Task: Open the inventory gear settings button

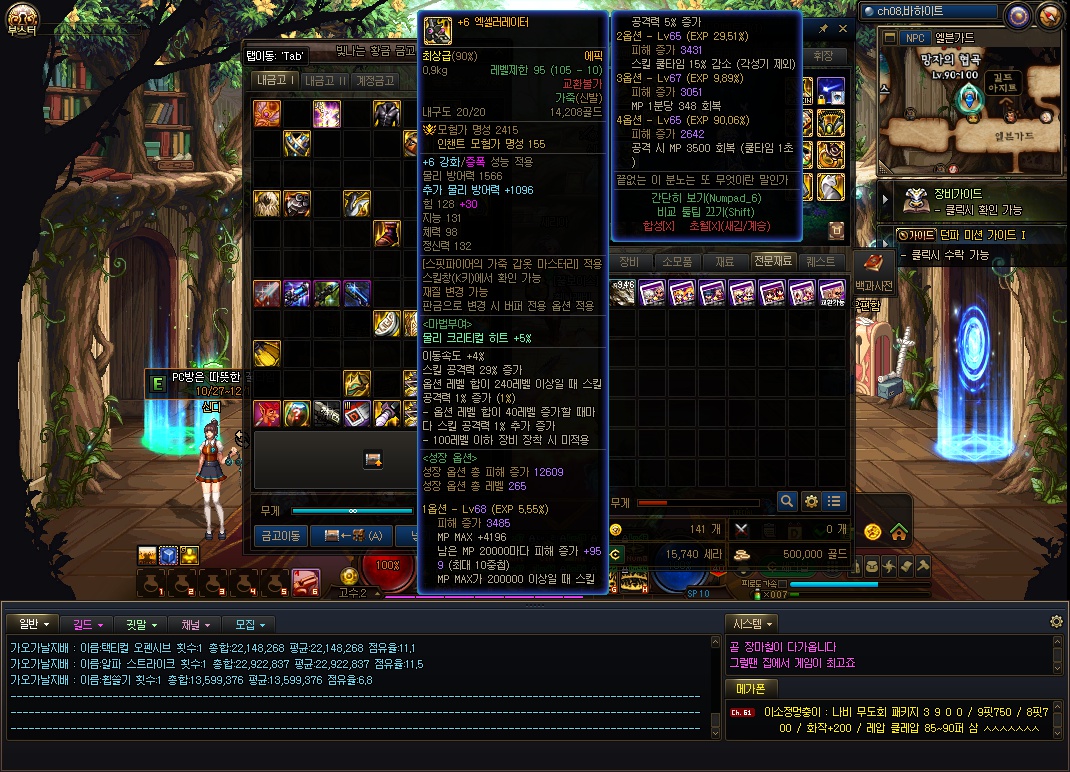Action: 811,501
